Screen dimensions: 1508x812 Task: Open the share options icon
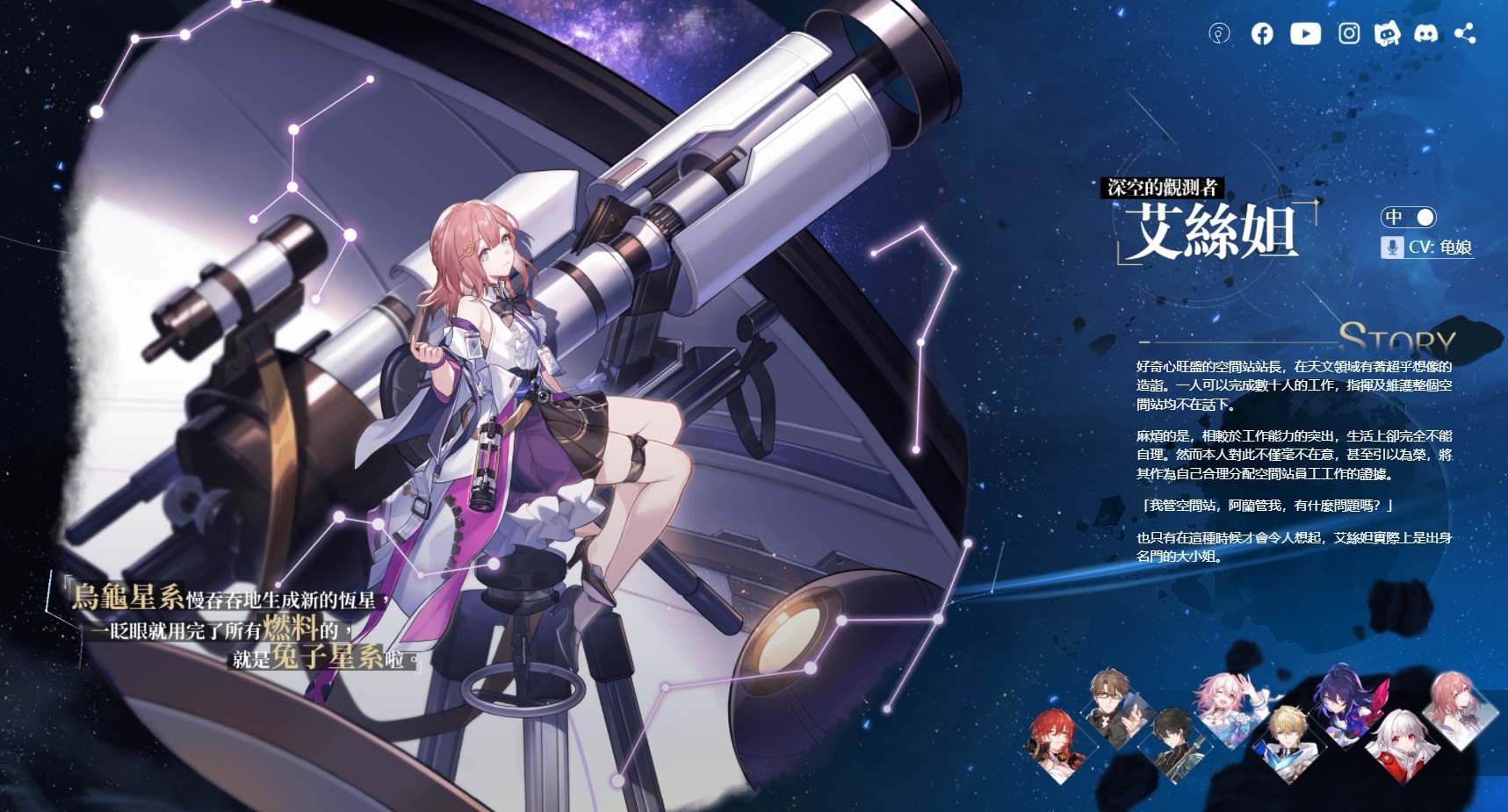point(1465,34)
